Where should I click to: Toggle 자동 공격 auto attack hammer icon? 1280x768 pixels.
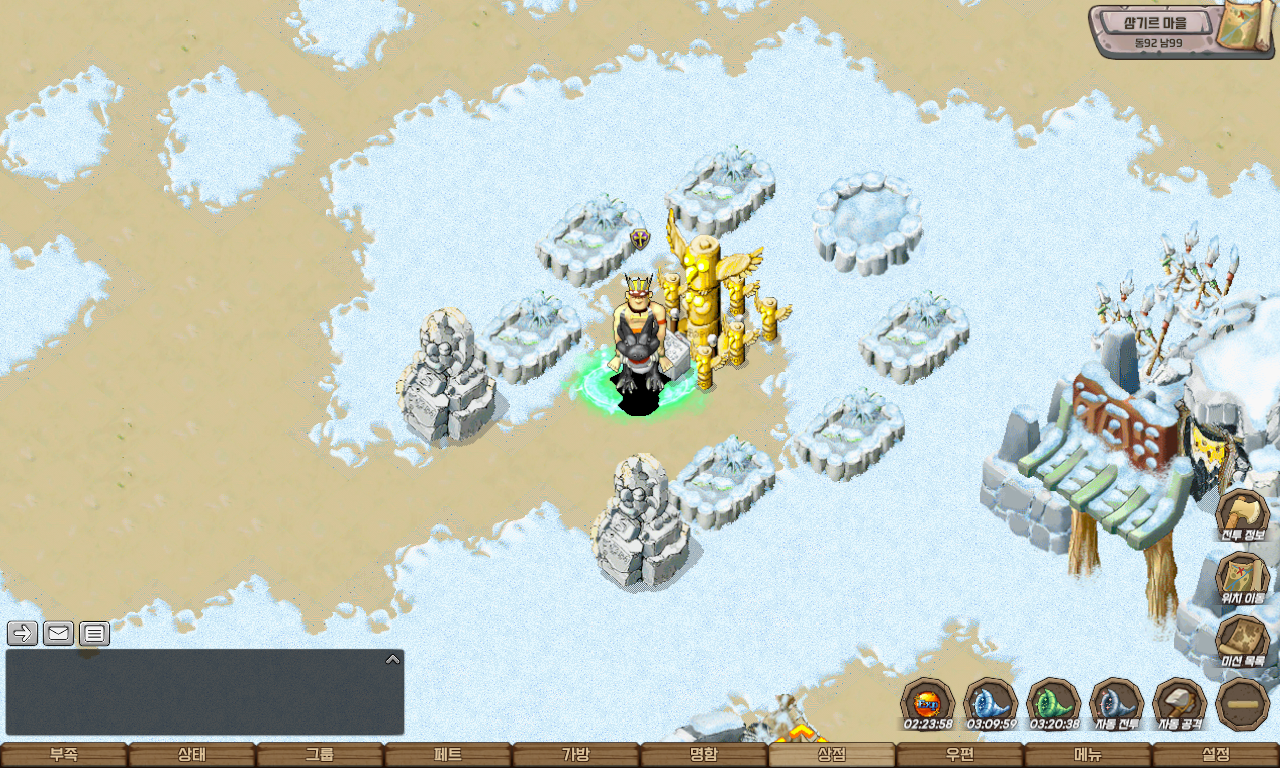tap(1179, 703)
